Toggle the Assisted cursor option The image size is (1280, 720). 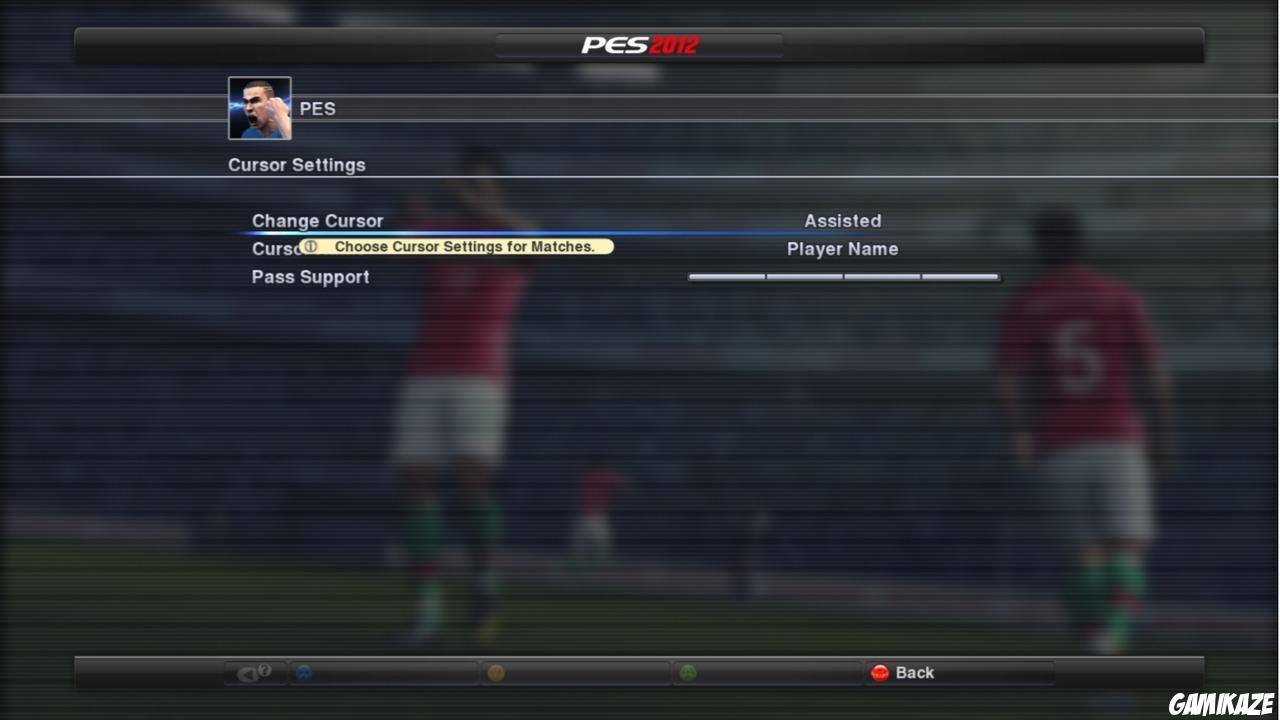point(842,221)
